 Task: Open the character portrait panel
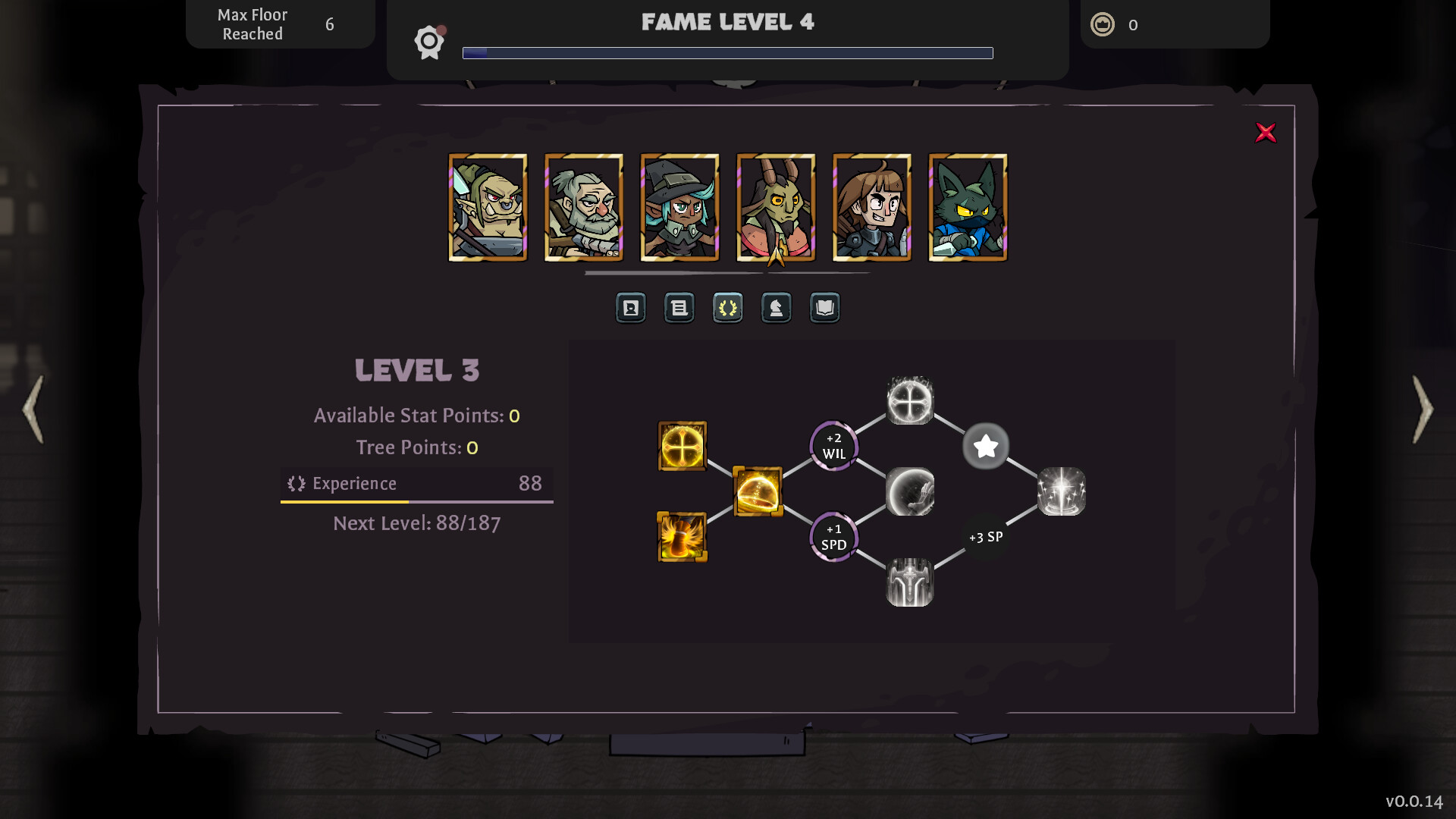point(630,308)
